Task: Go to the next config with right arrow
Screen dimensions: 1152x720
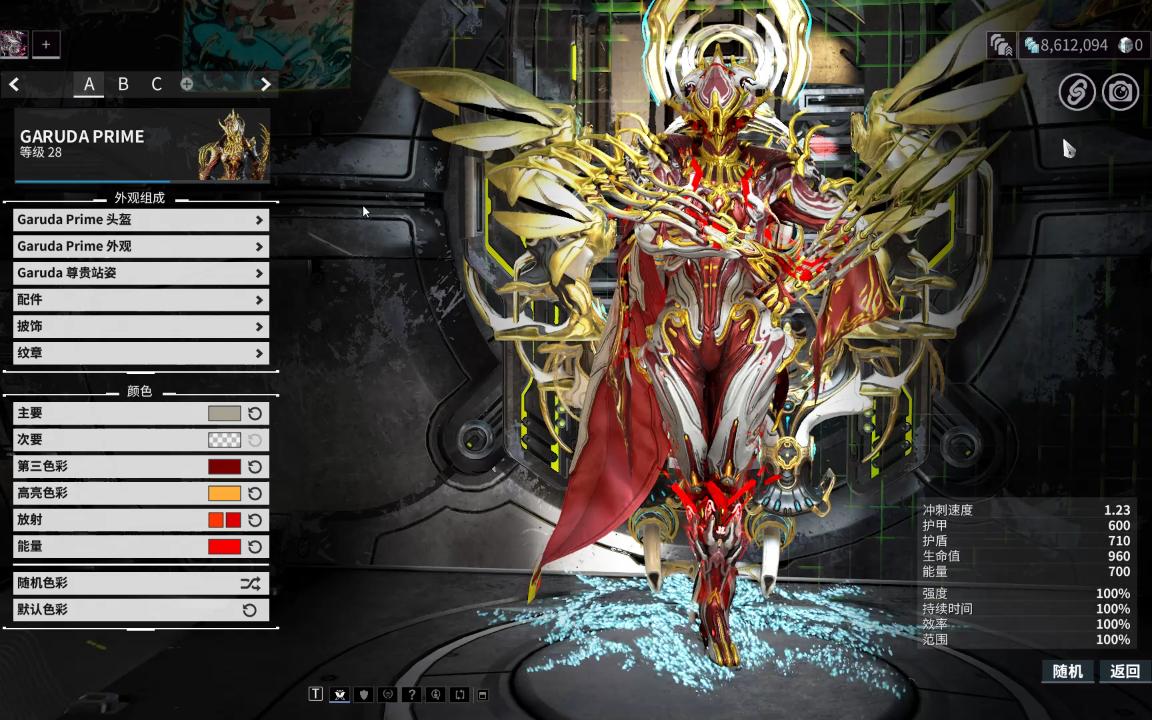Action: point(265,84)
